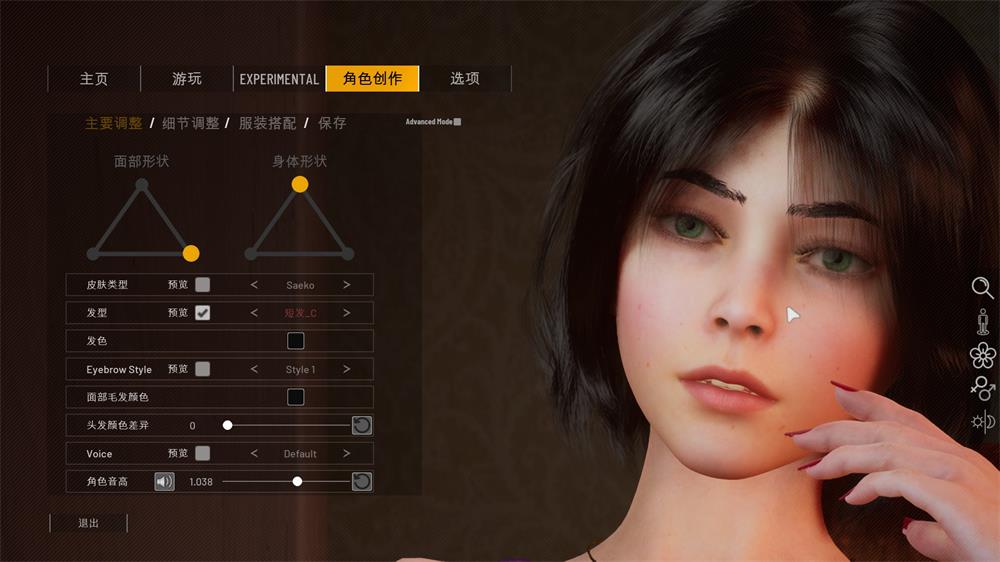Open the 面部毛发颜色 facial hair color swatch
Screen dimensions: 1000x562
coord(296,397)
